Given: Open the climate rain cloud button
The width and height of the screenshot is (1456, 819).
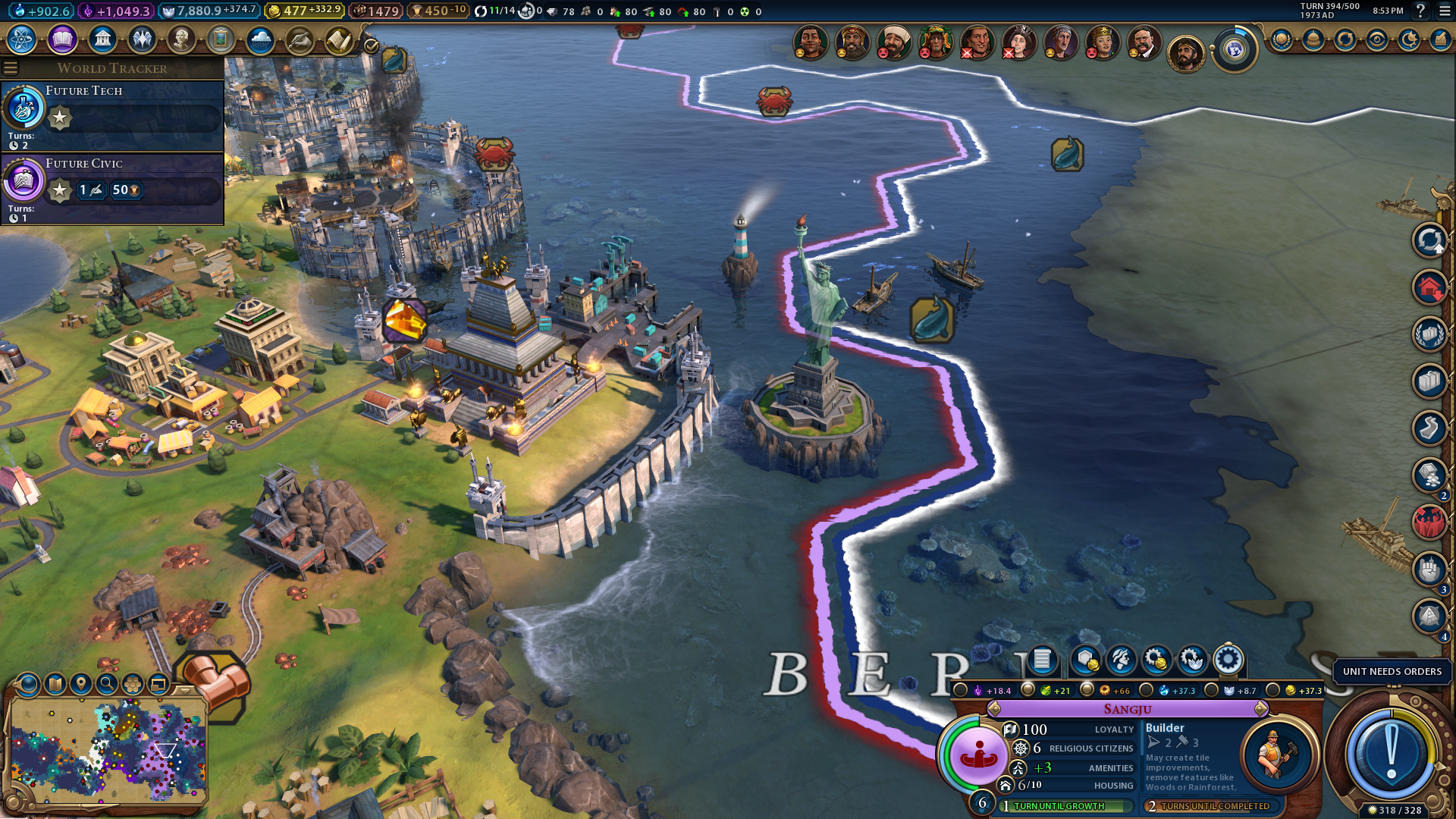Looking at the screenshot, I should (260, 39).
